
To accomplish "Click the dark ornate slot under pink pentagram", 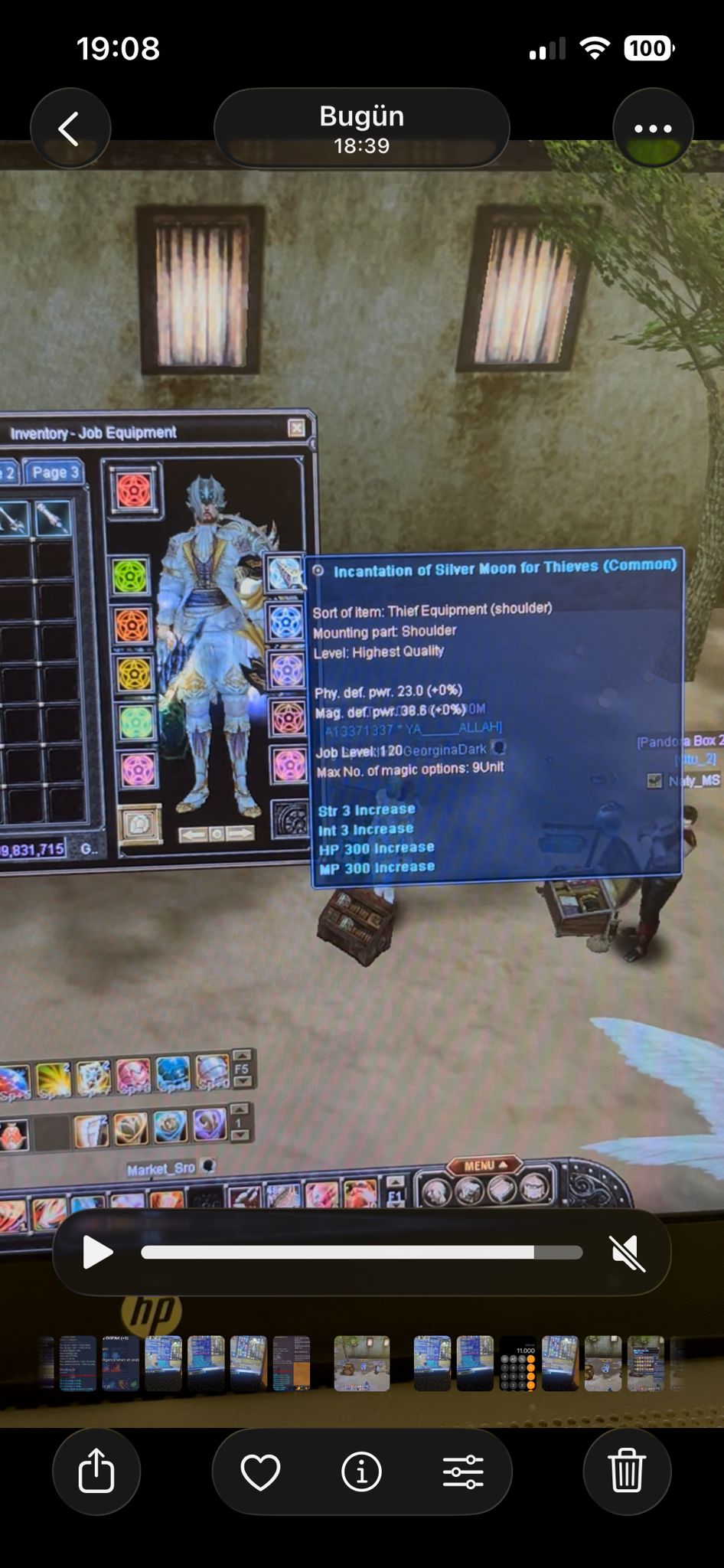I will [x=291, y=819].
